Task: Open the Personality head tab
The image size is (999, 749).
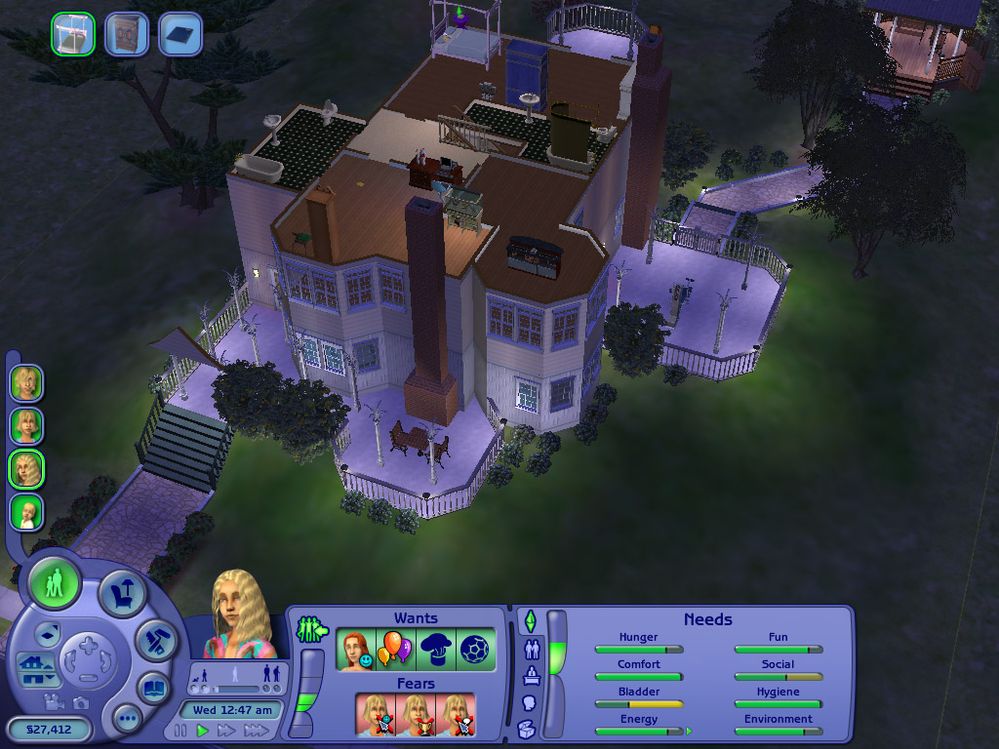Action: coord(530,702)
